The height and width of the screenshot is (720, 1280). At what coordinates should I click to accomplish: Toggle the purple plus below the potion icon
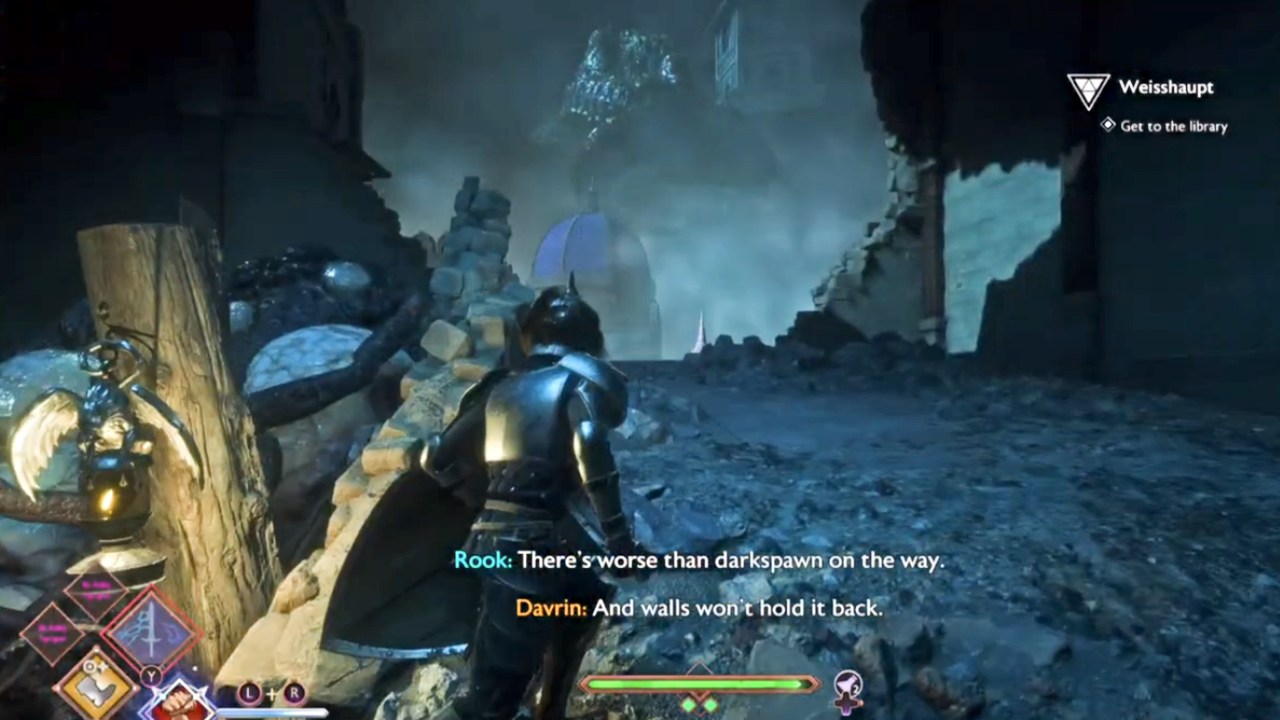pos(847,704)
